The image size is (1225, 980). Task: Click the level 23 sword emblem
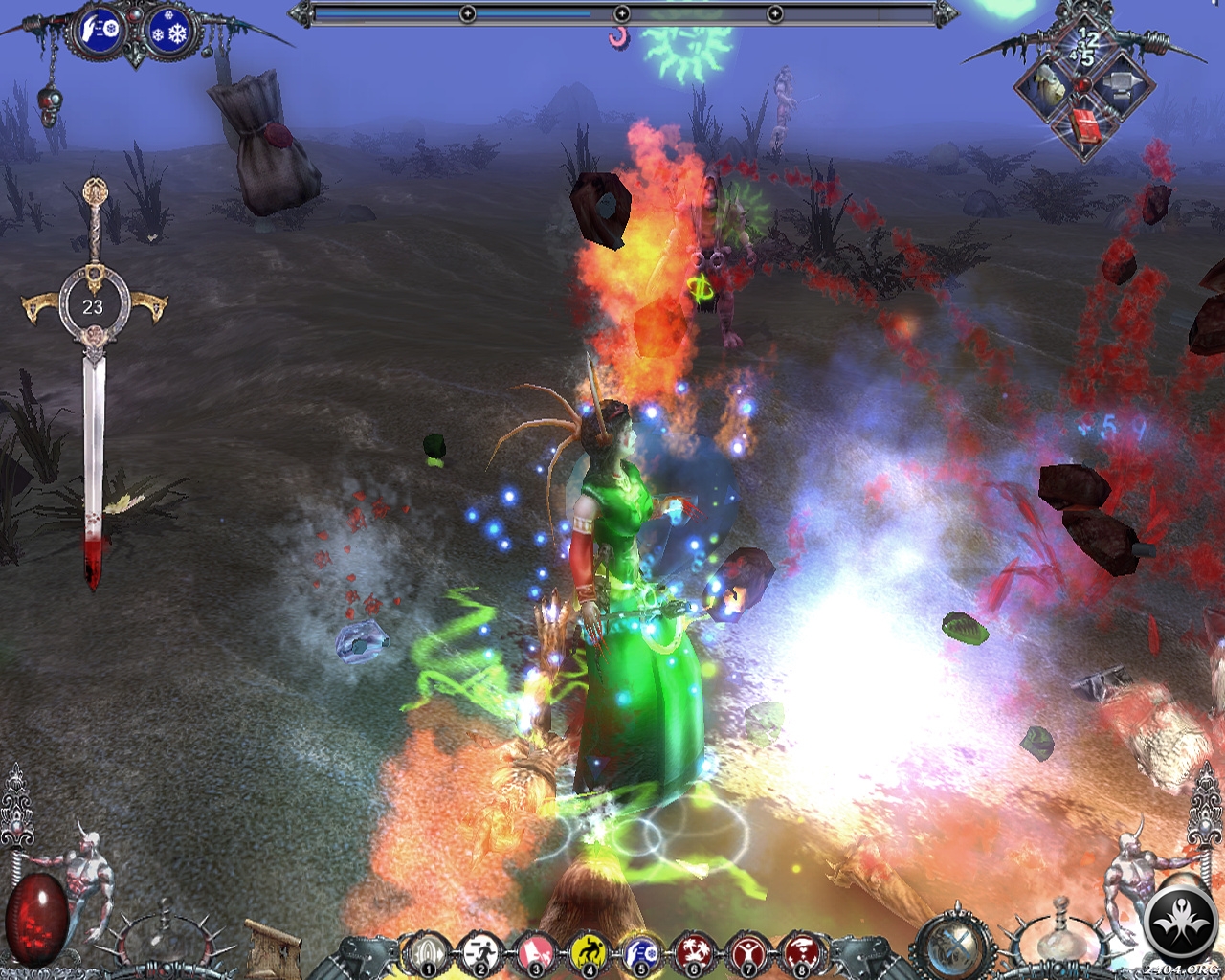tap(93, 306)
